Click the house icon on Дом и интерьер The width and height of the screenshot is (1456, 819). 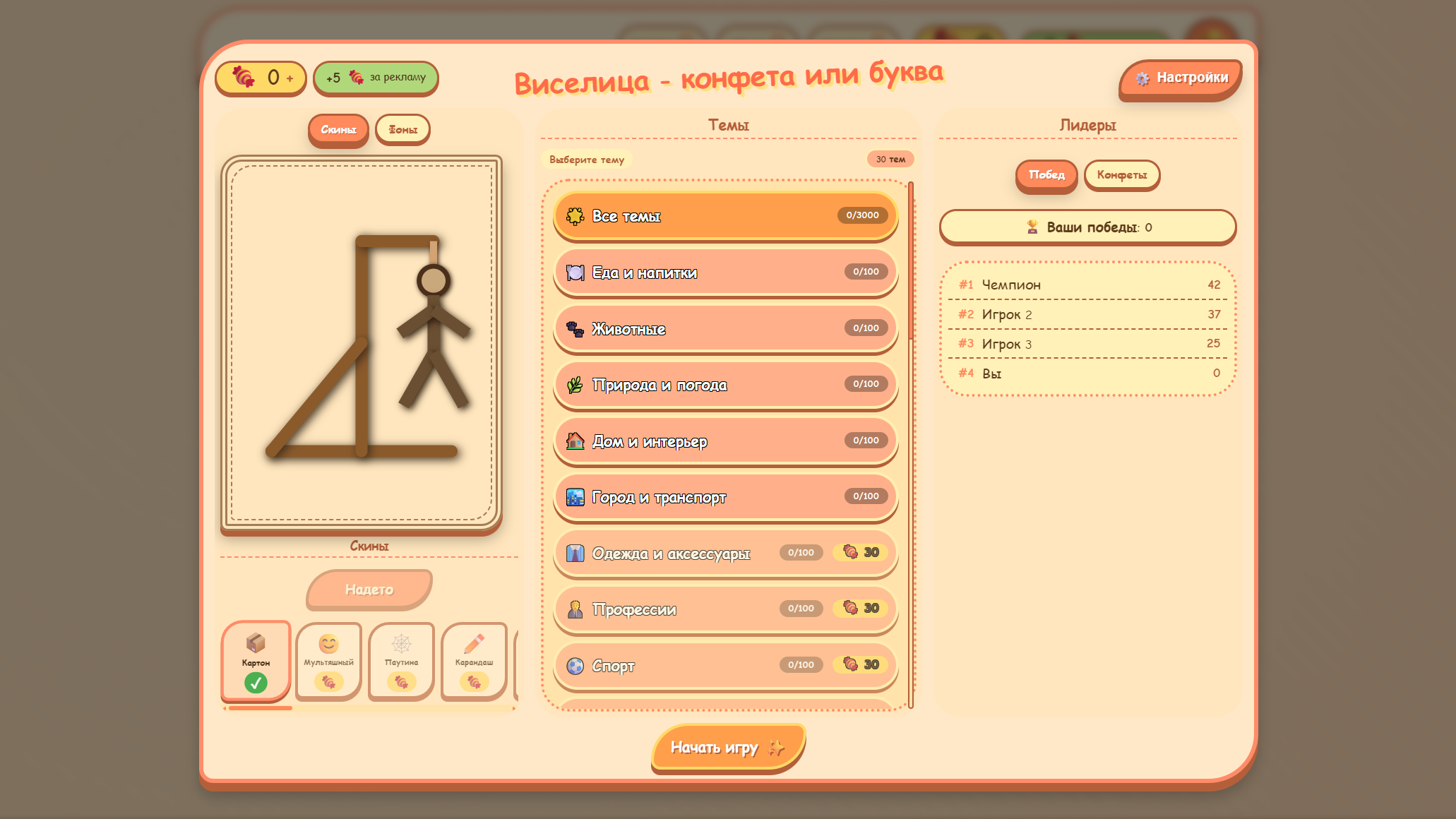(x=575, y=441)
